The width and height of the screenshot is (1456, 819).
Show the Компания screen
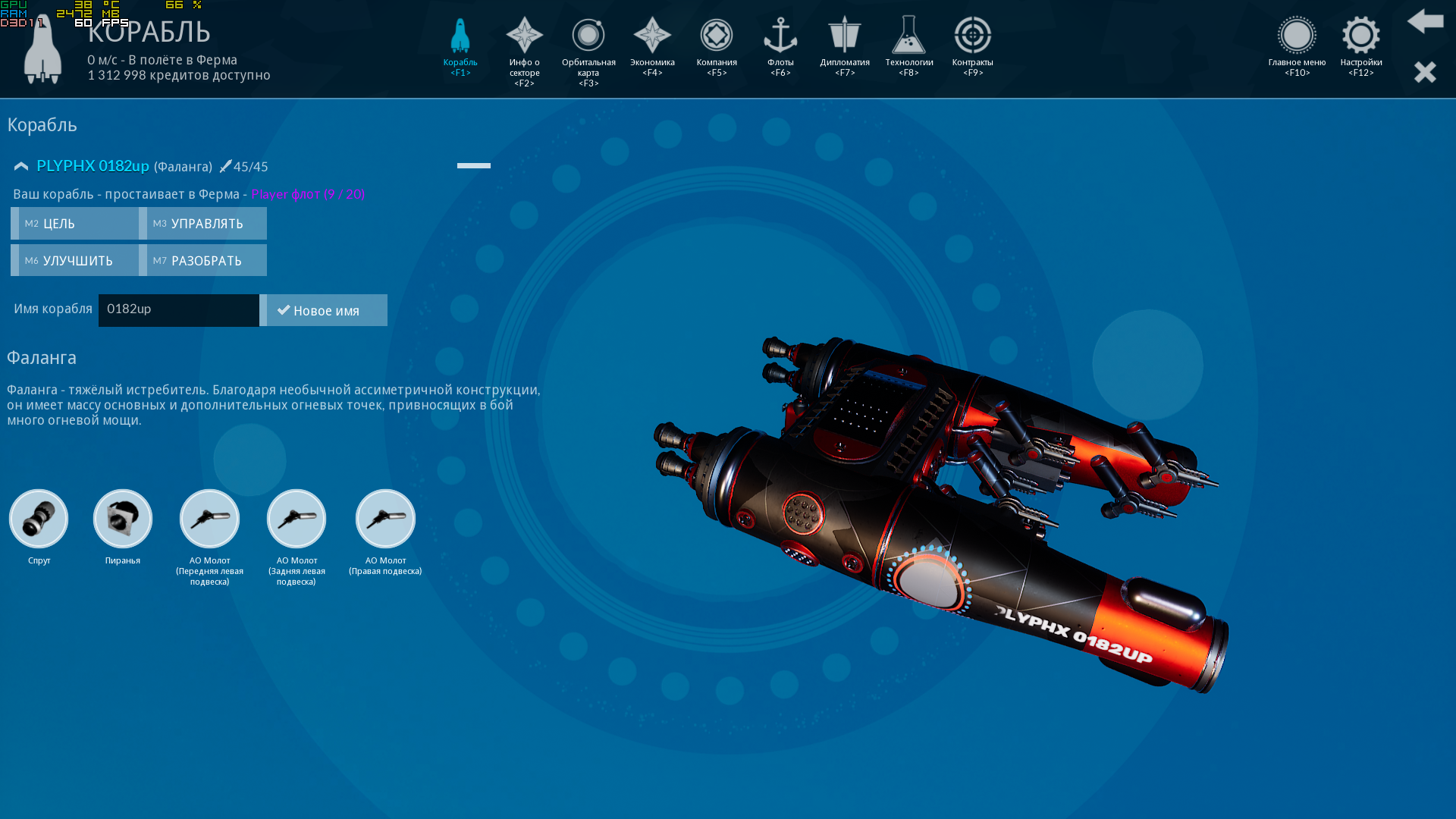click(717, 45)
